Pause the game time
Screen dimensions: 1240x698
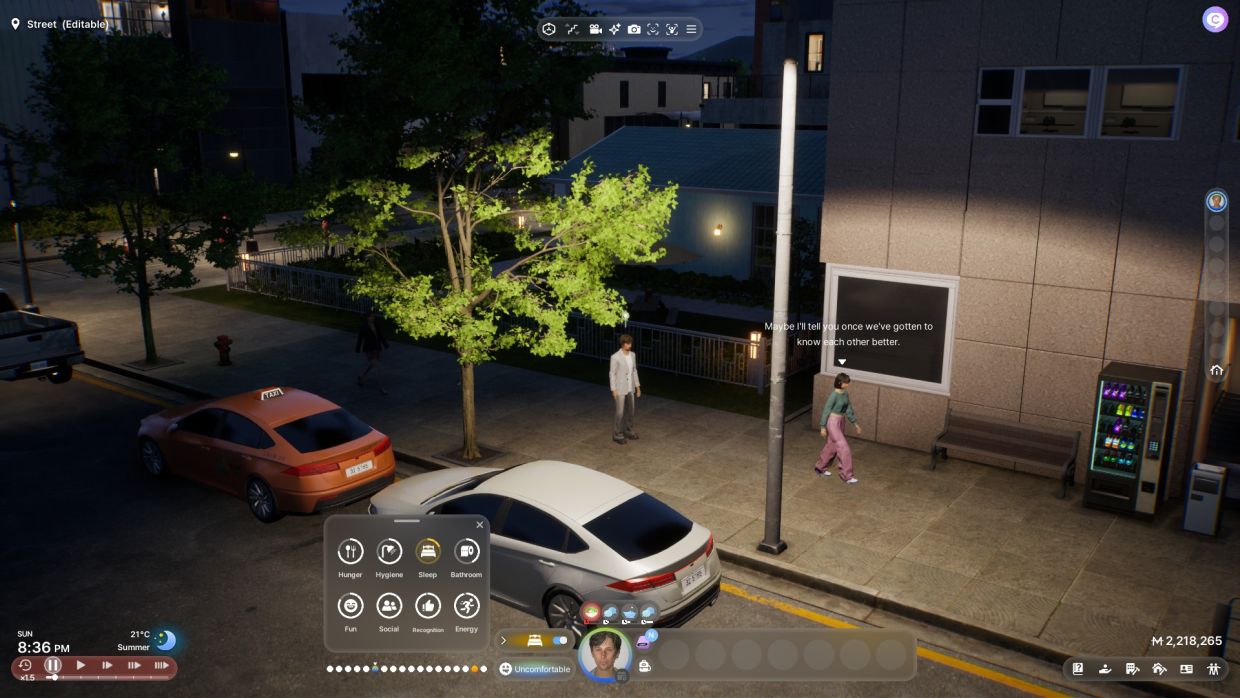coord(53,665)
